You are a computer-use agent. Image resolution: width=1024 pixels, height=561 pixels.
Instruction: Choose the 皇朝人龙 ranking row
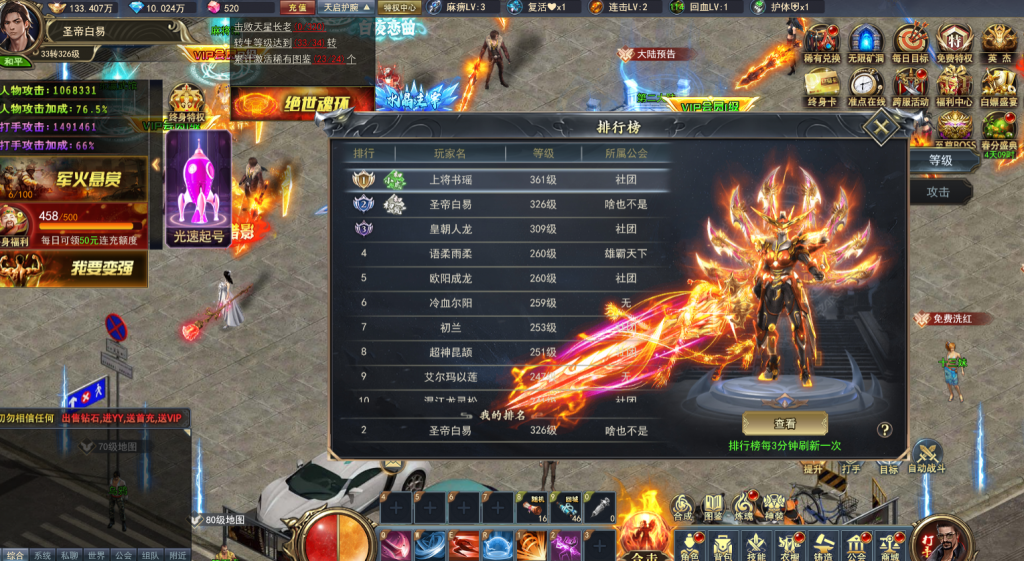[448, 229]
